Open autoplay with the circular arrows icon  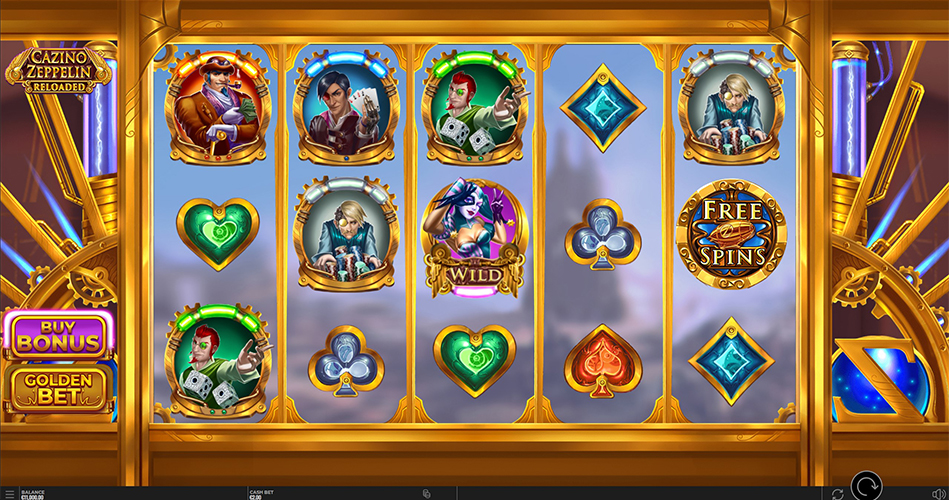click(x=837, y=493)
